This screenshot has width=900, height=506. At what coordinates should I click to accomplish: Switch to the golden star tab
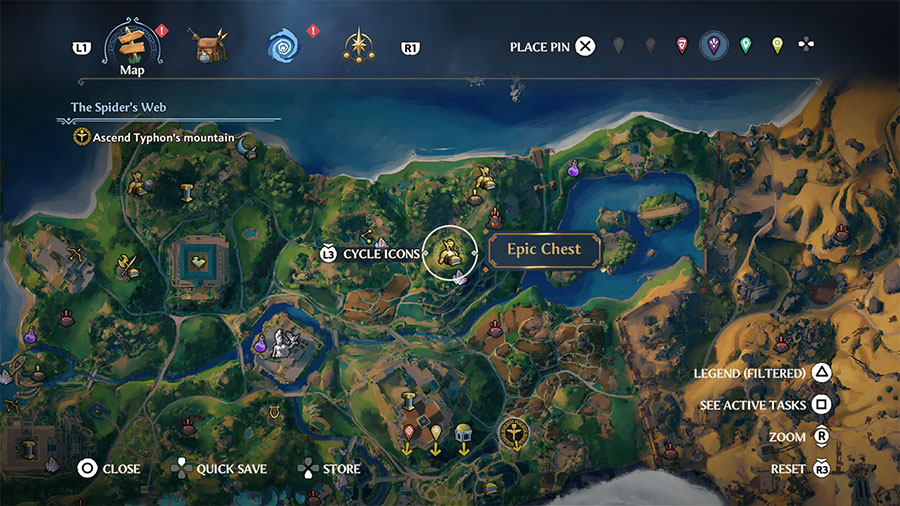358,45
